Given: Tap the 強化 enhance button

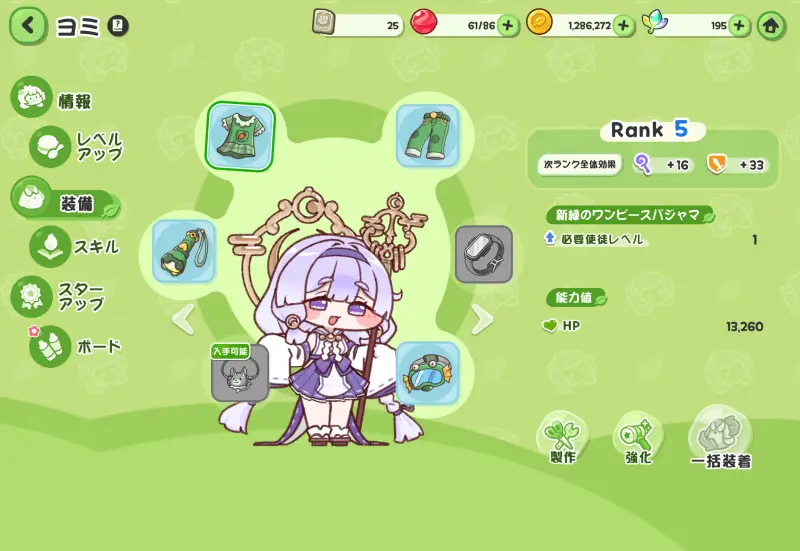Looking at the screenshot, I should point(638,438).
